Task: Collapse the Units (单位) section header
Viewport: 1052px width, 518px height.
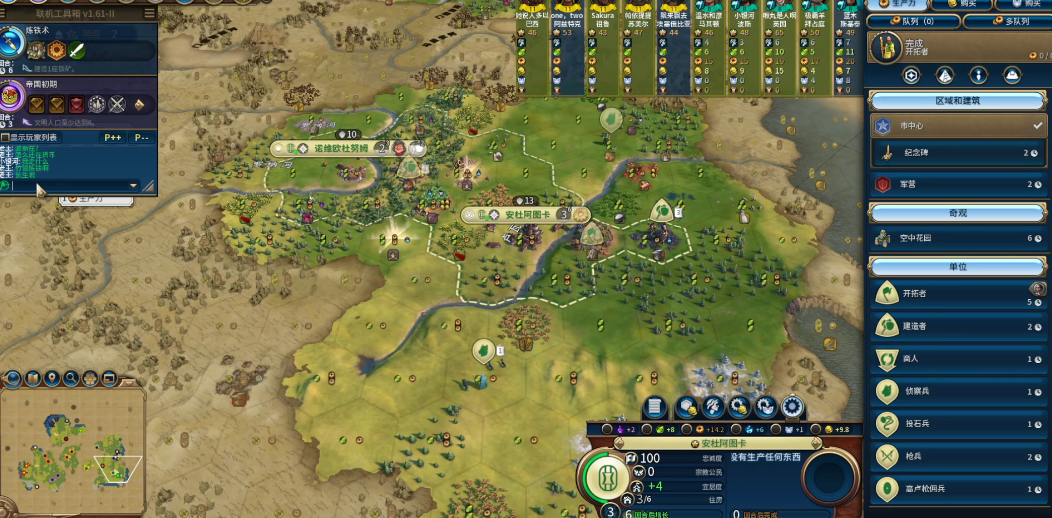Action: [x=958, y=267]
